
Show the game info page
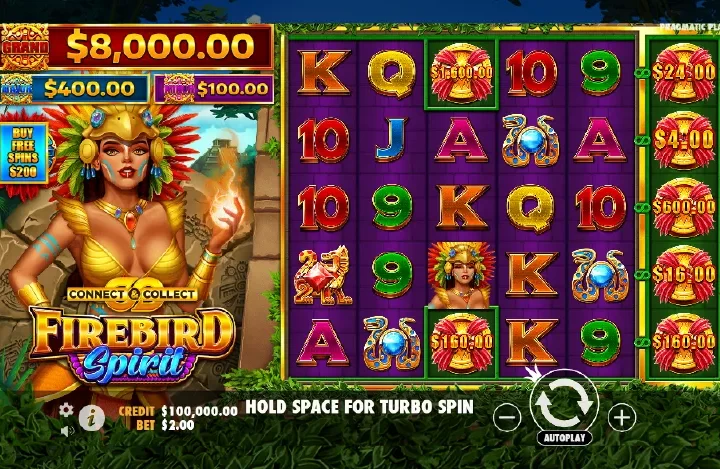[x=92, y=418]
